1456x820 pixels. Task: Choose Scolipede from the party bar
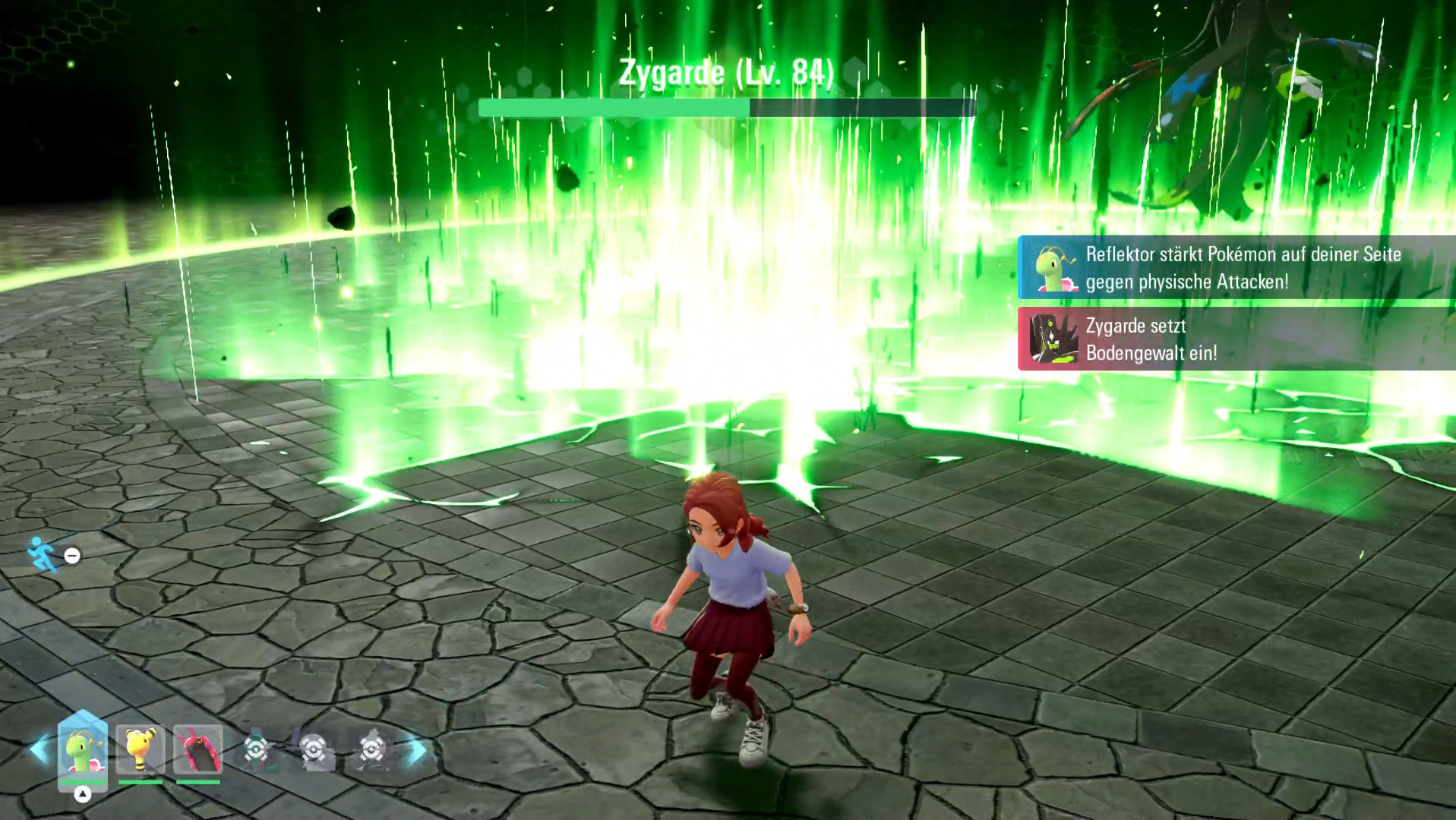(x=198, y=750)
